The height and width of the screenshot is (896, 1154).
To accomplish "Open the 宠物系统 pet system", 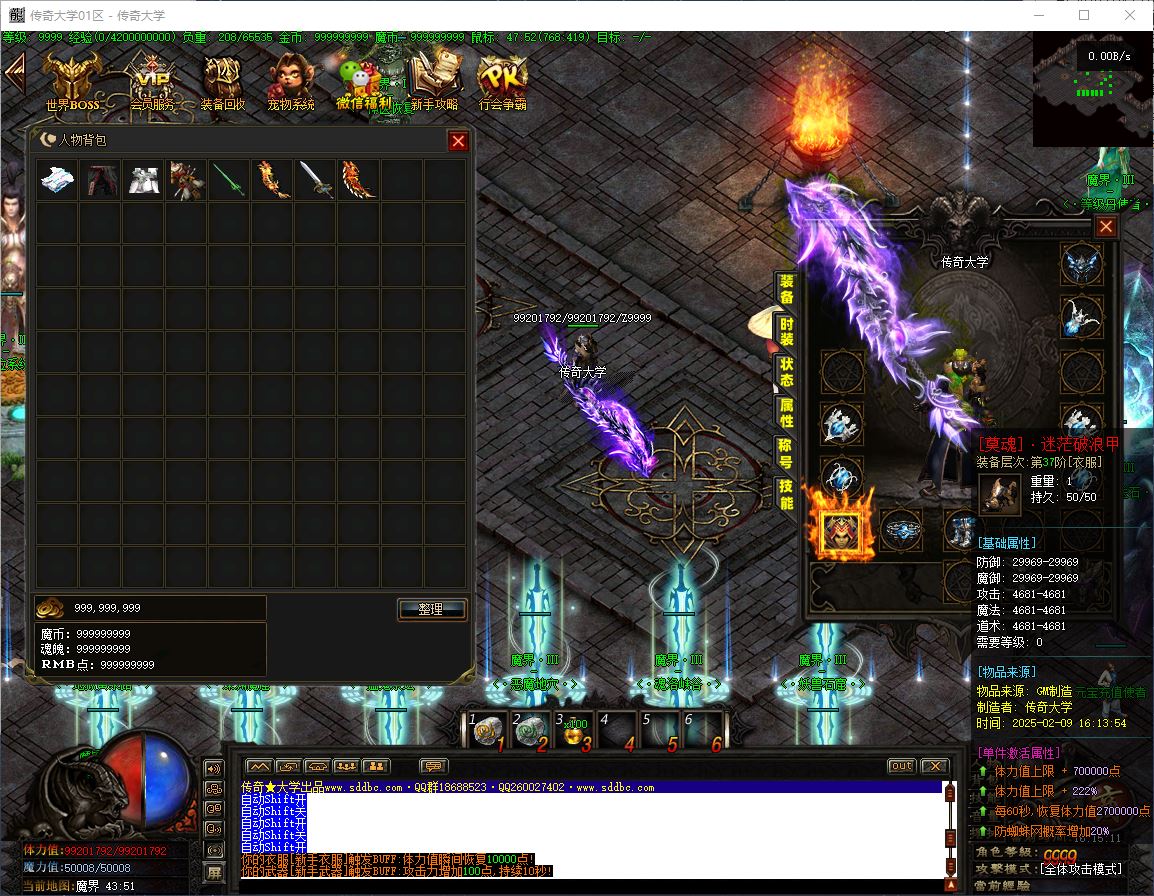I will pyautogui.click(x=290, y=80).
